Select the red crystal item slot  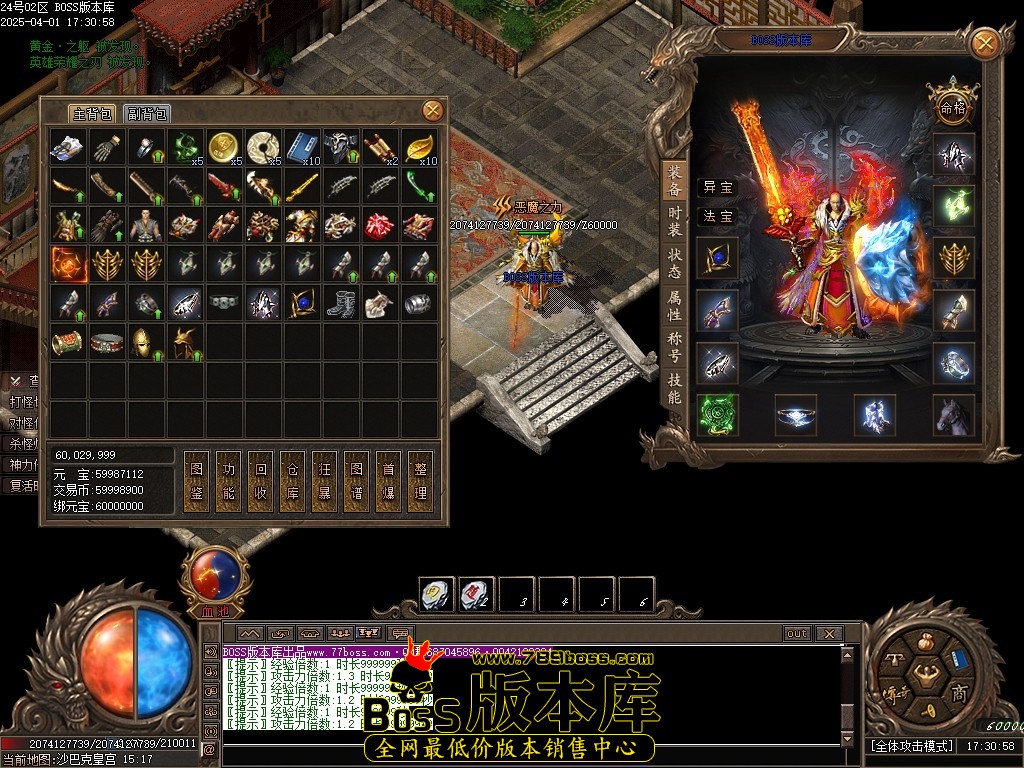coord(380,225)
